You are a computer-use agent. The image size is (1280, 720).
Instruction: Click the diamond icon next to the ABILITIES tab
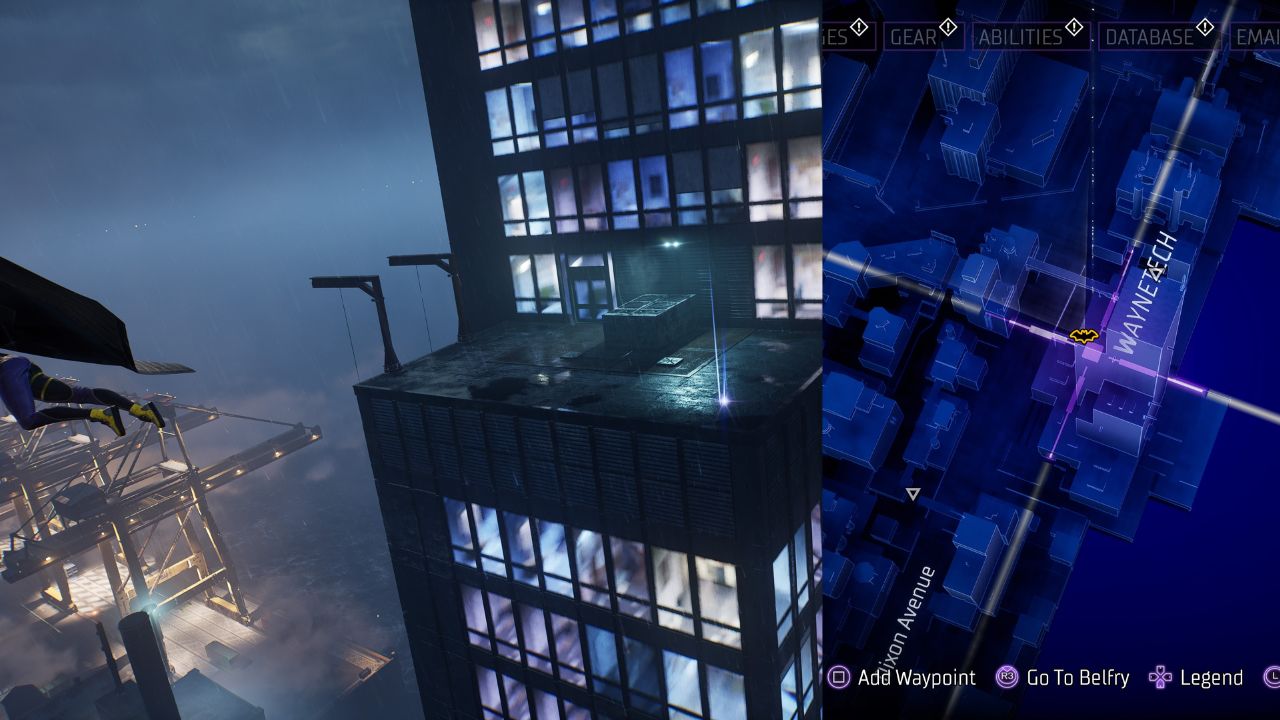tap(1073, 27)
